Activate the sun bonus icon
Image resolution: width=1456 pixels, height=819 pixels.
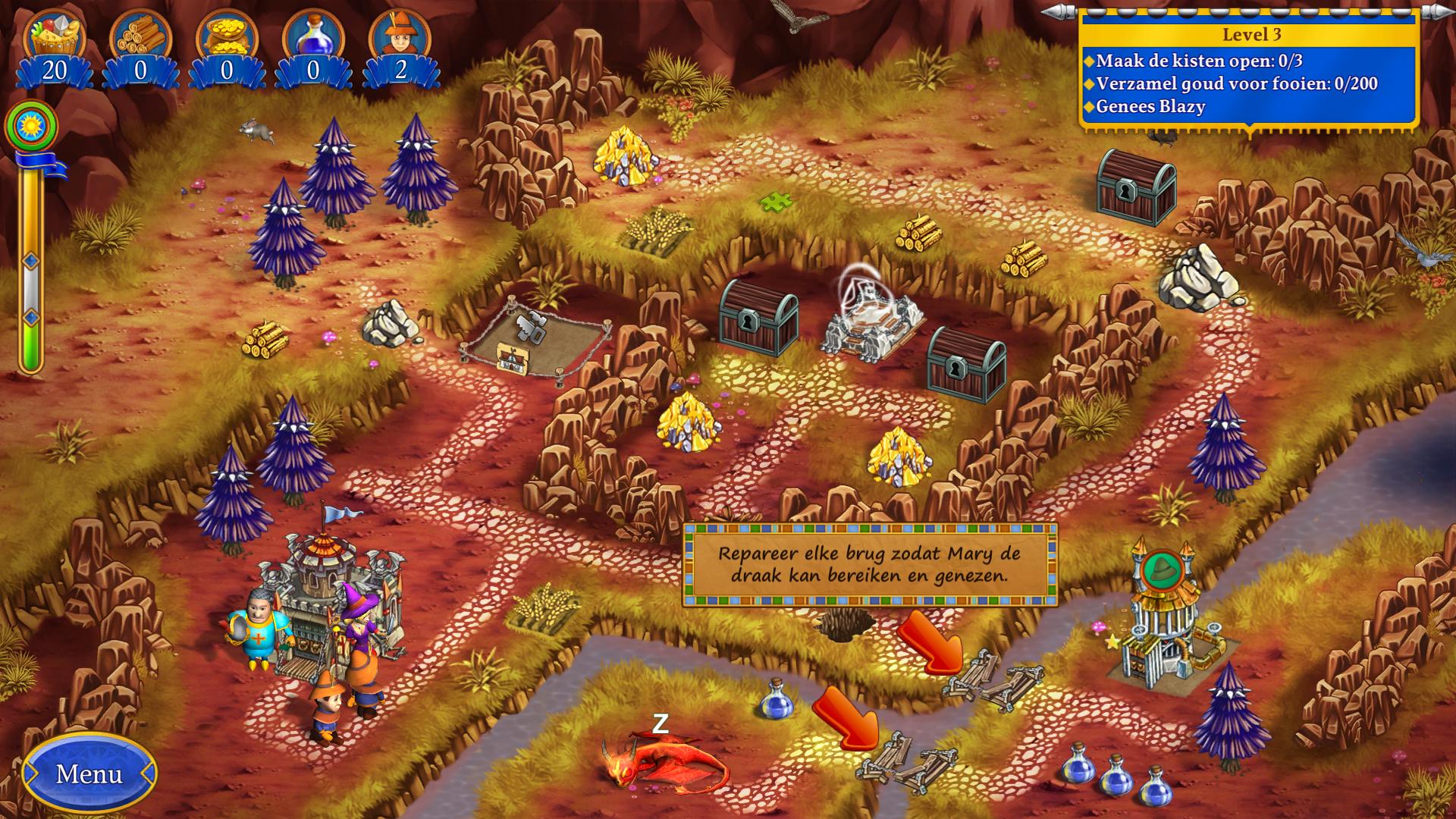click(31, 124)
